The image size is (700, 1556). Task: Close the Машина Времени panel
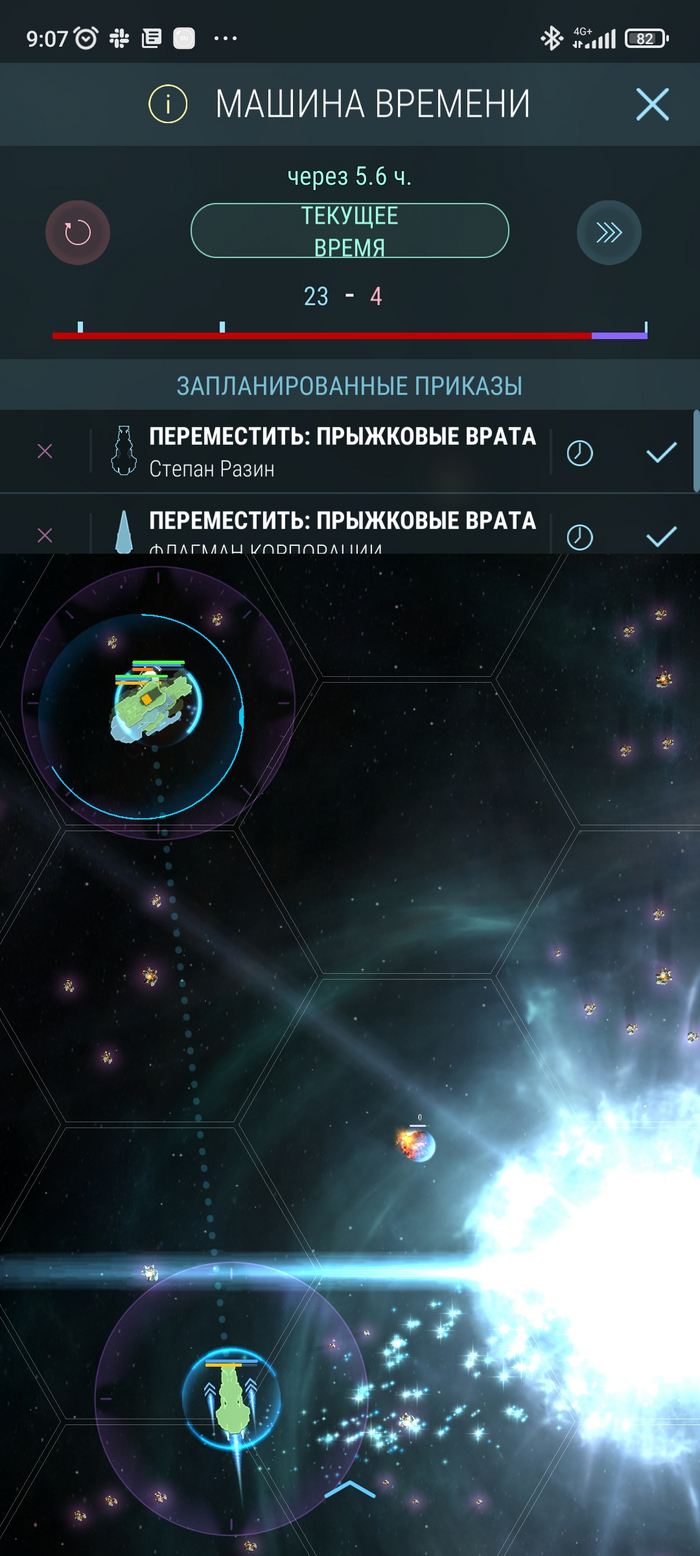(x=652, y=104)
